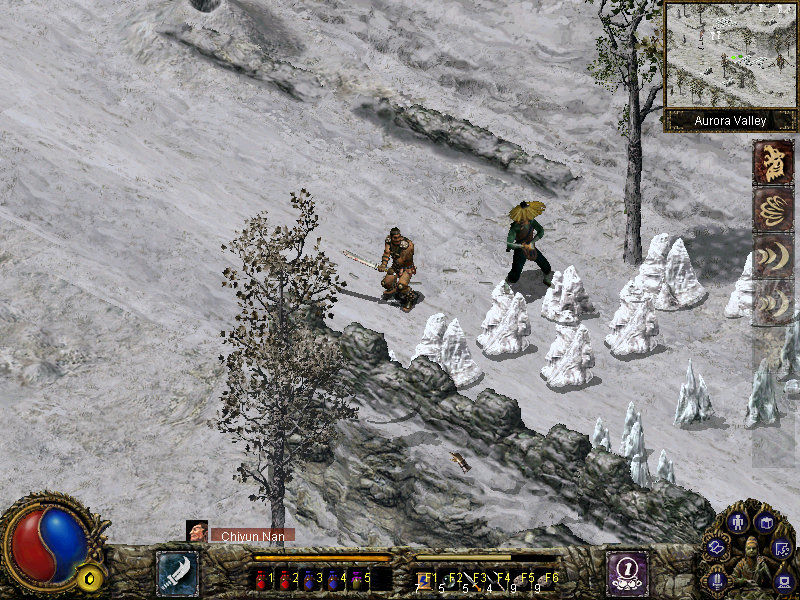Select the dragon skill icon
Viewport: 800px width, 600px height.
click(773, 162)
